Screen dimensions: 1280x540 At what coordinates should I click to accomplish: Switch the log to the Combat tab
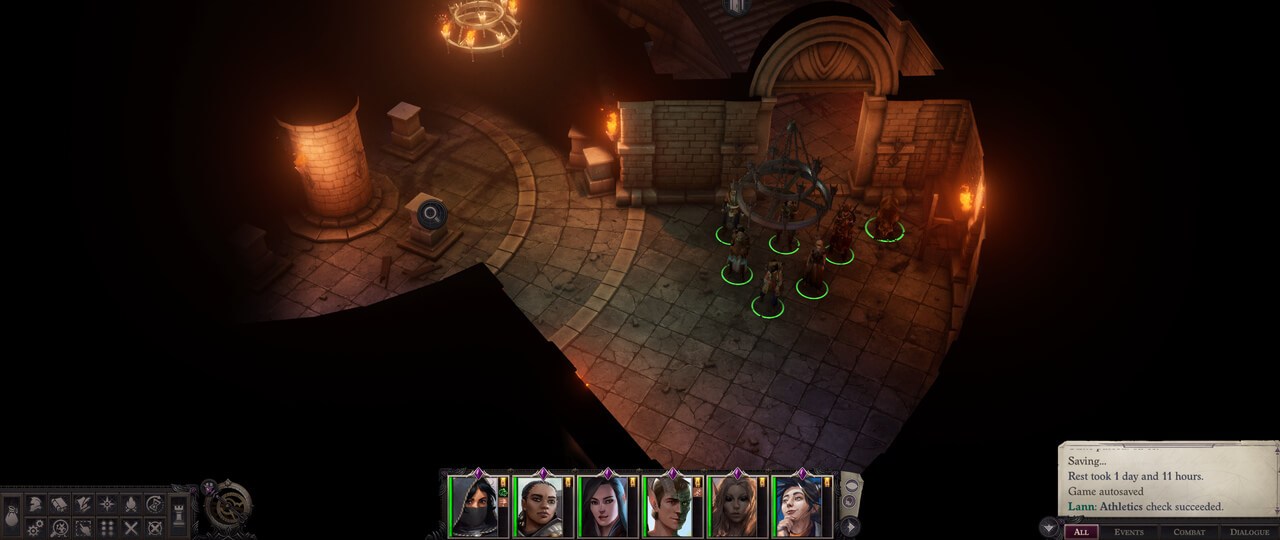coord(1189,532)
